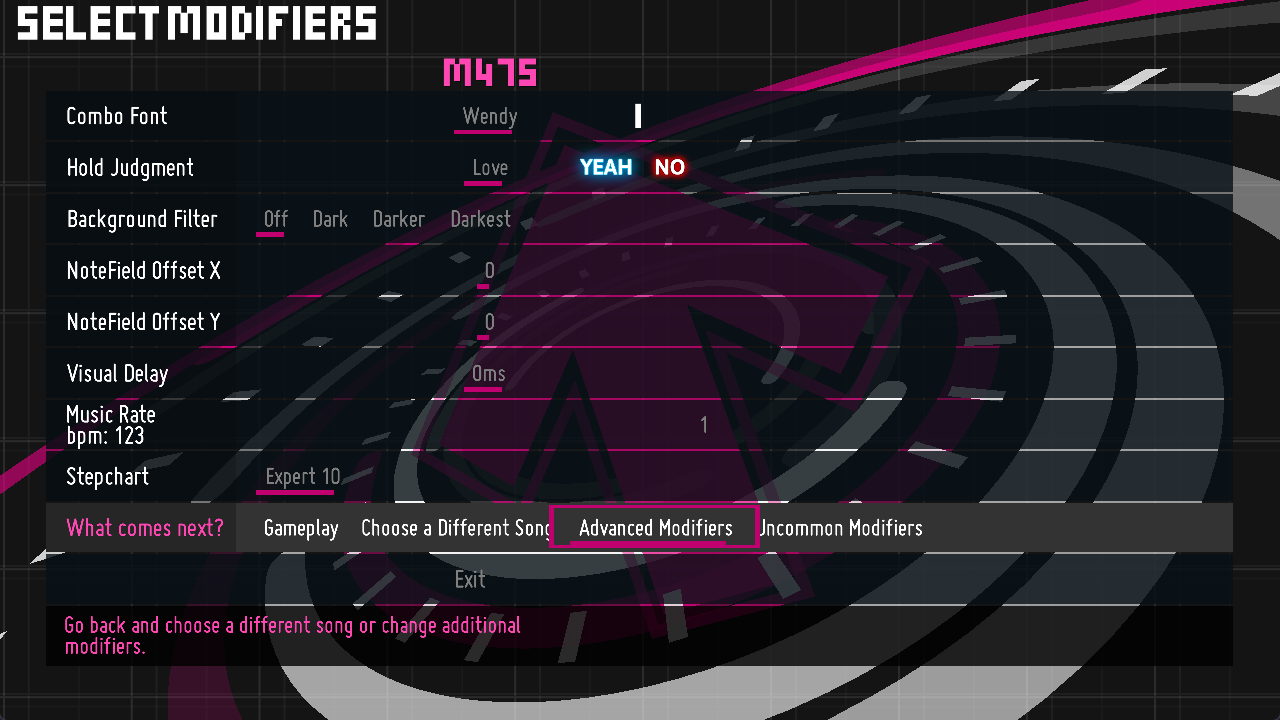1280x720 pixels.
Task: Pick the Uncommon Modifiers option
Action: (x=841, y=528)
